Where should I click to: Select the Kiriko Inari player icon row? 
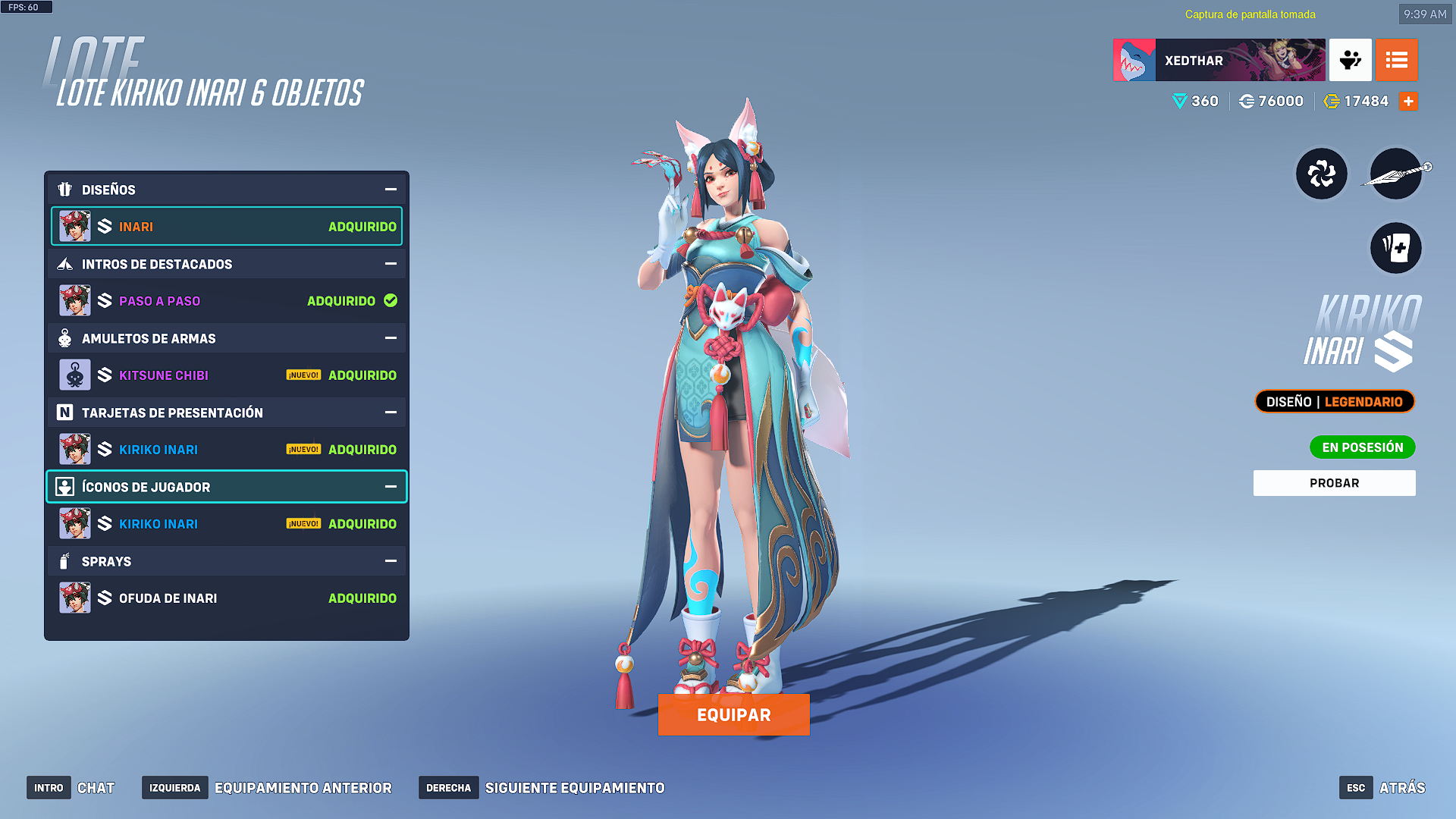click(x=227, y=524)
